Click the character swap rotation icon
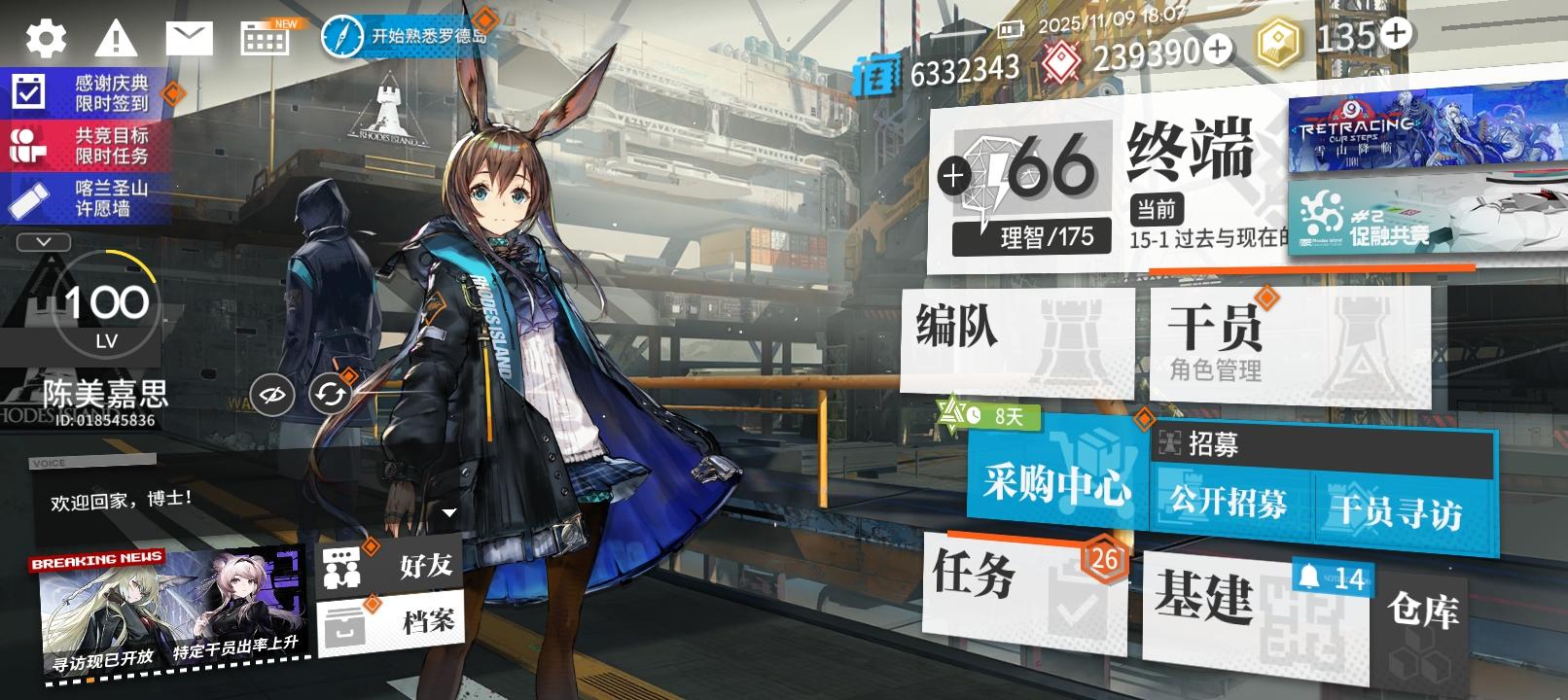The width and height of the screenshot is (1568, 700). (x=329, y=394)
